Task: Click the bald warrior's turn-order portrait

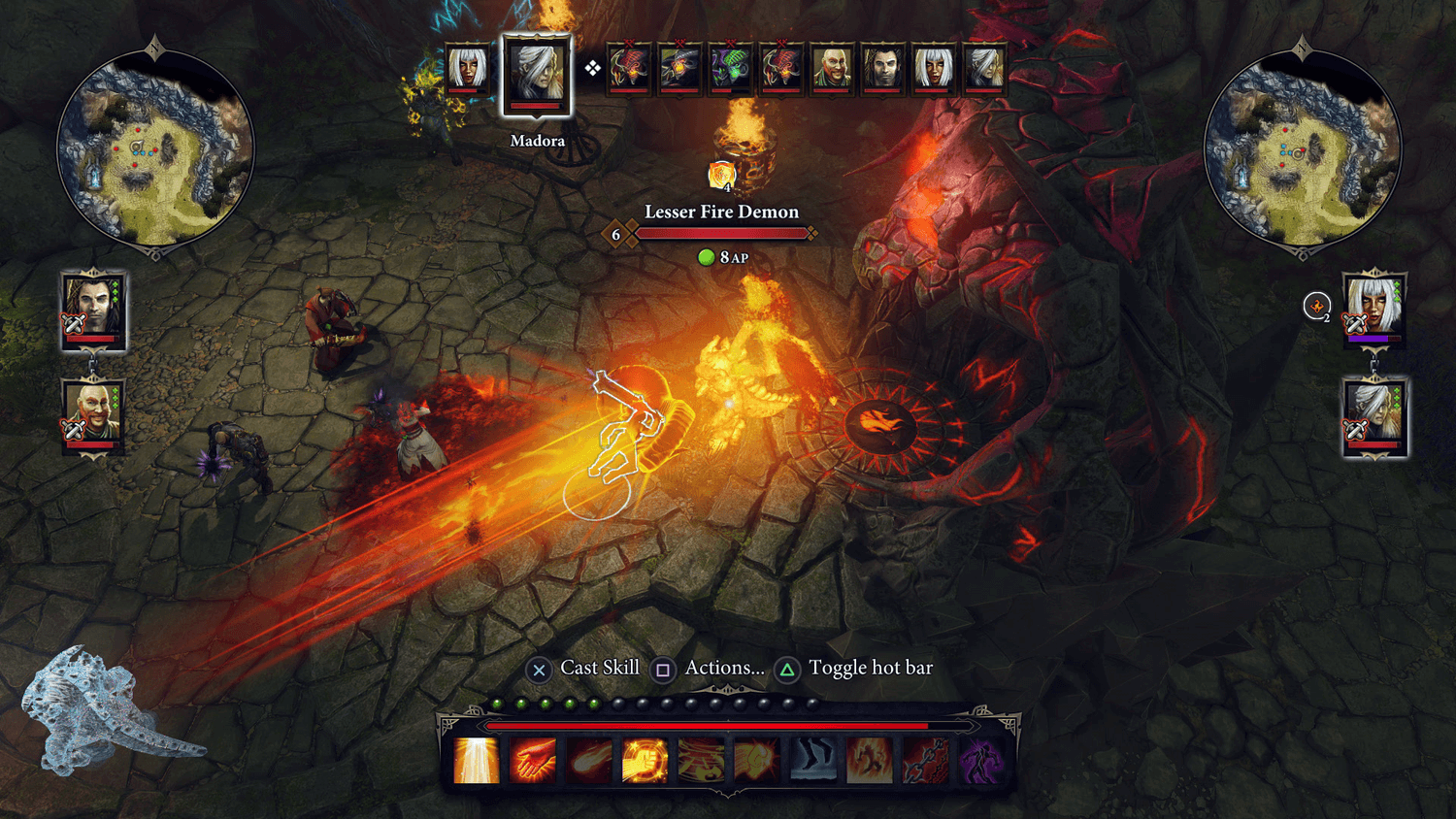Action: [833, 68]
